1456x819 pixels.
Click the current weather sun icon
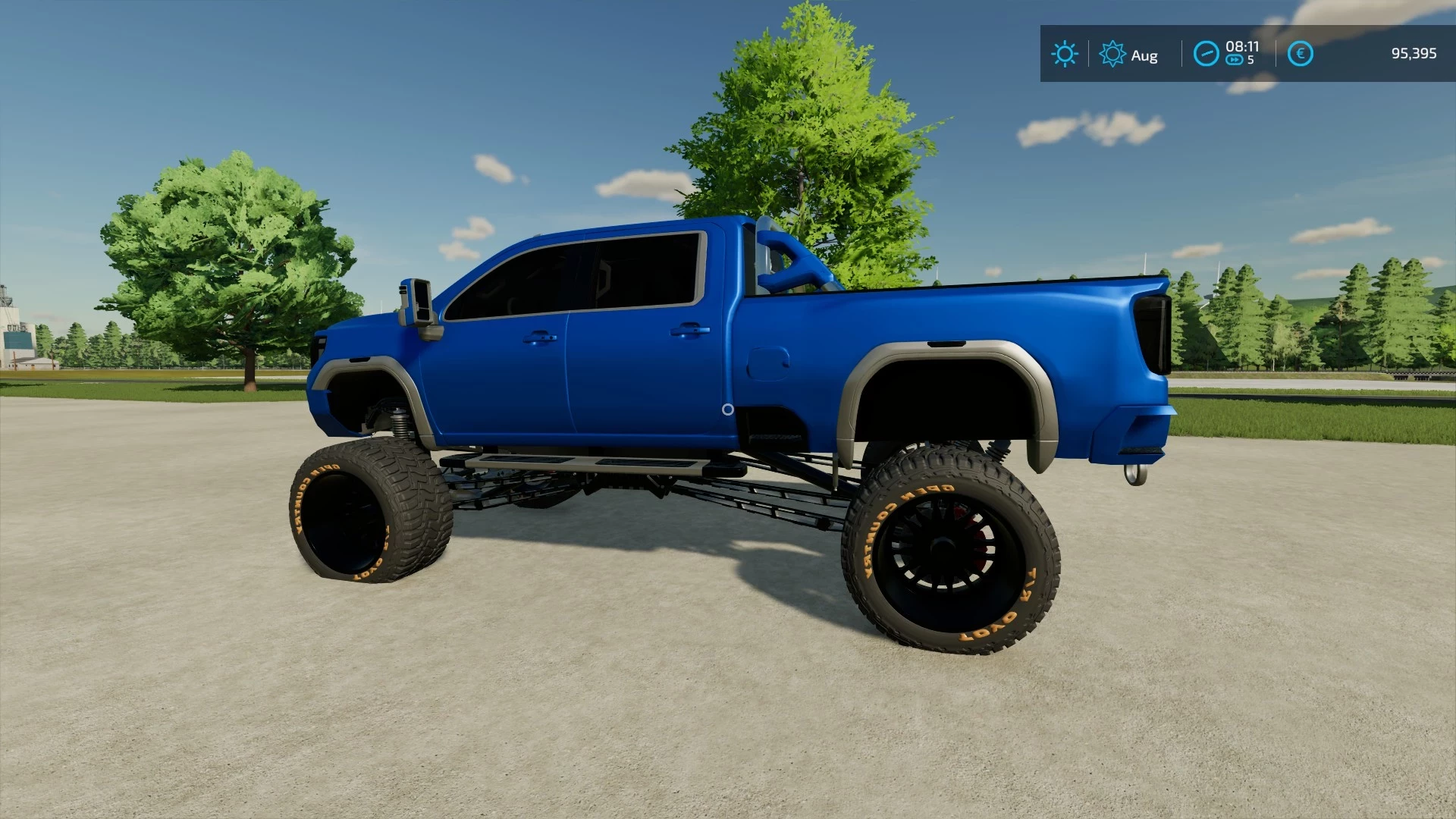[1065, 54]
